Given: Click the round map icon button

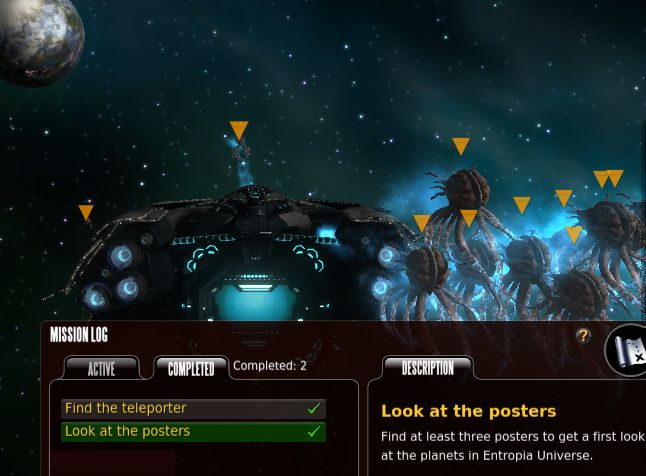Looking at the screenshot, I should pyautogui.click(x=629, y=350).
